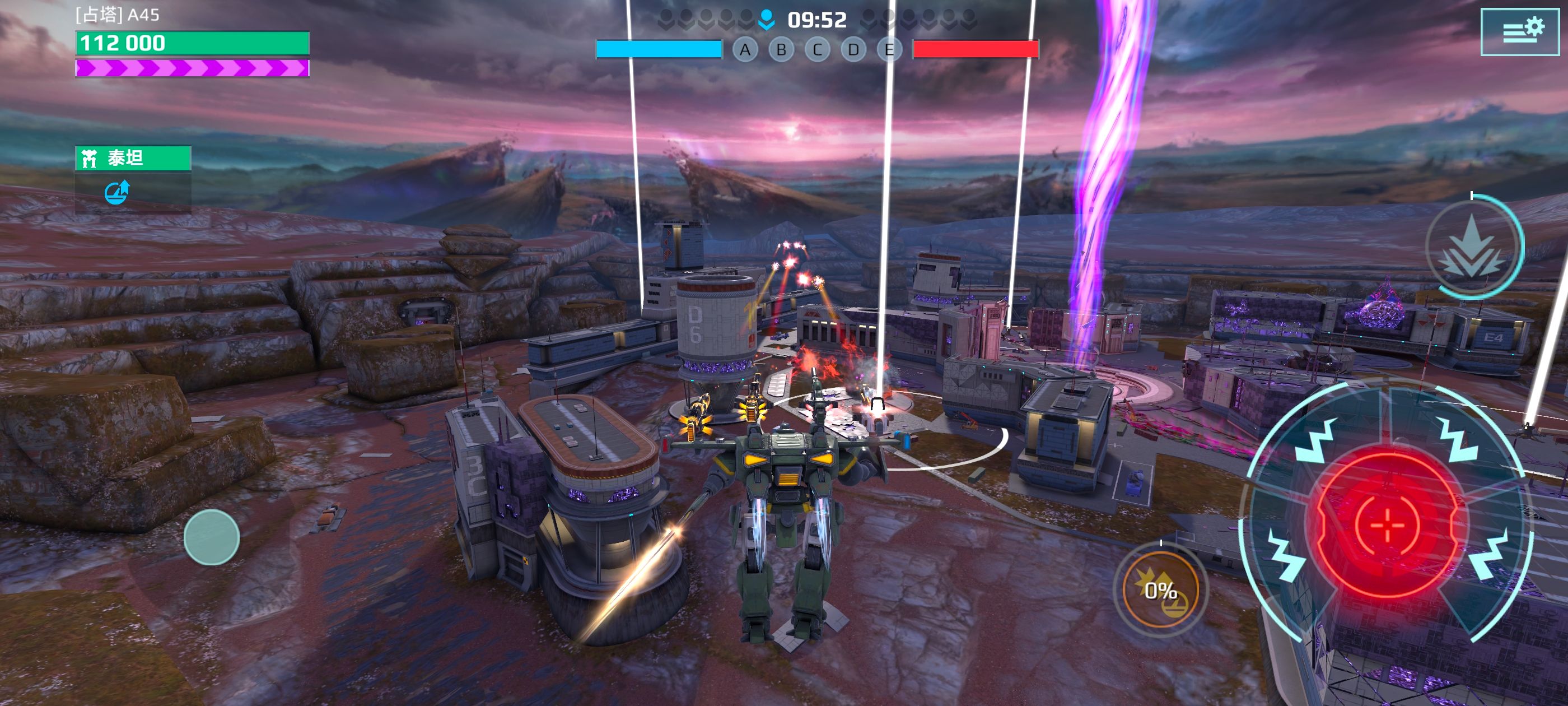Click the blue robot-swap icon under 泰坦
The image size is (1568, 706).
coord(117,193)
